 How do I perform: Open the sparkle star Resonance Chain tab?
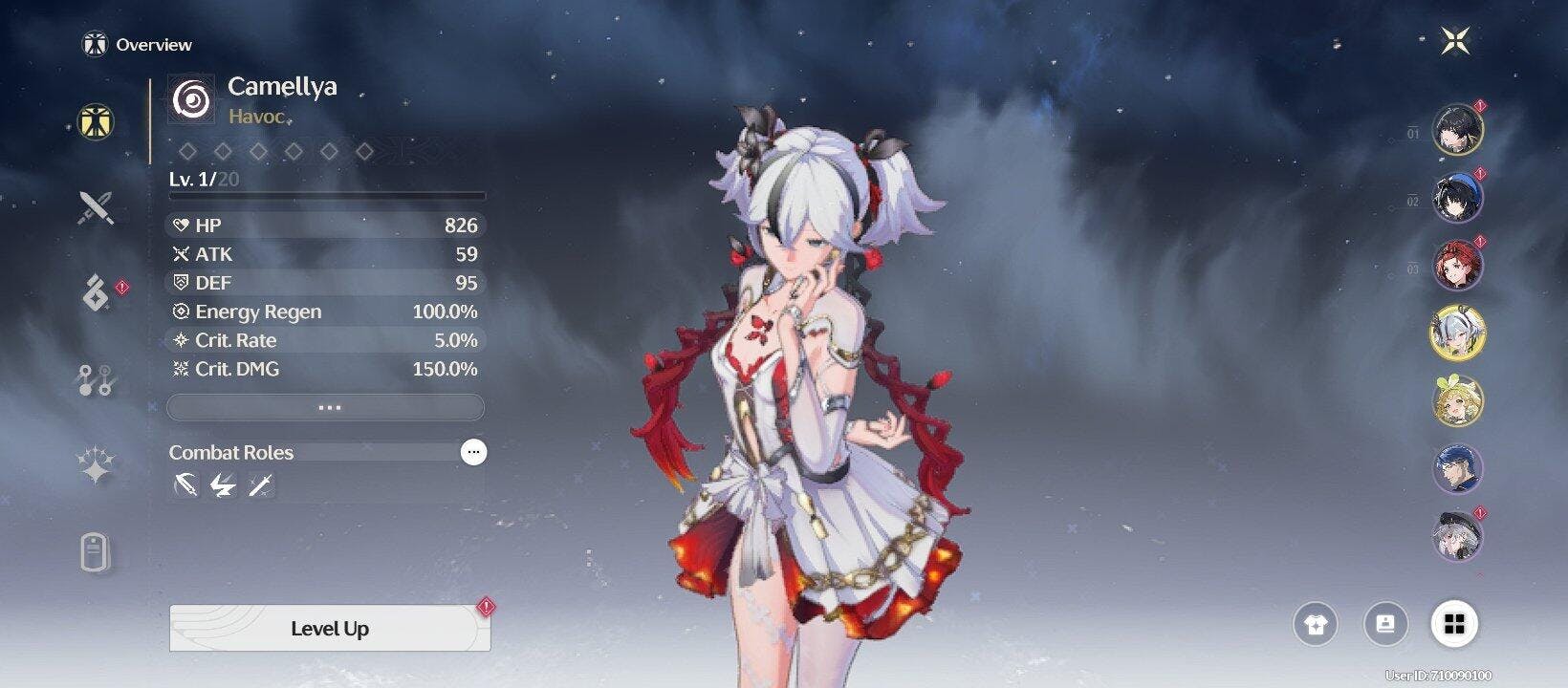click(x=96, y=466)
